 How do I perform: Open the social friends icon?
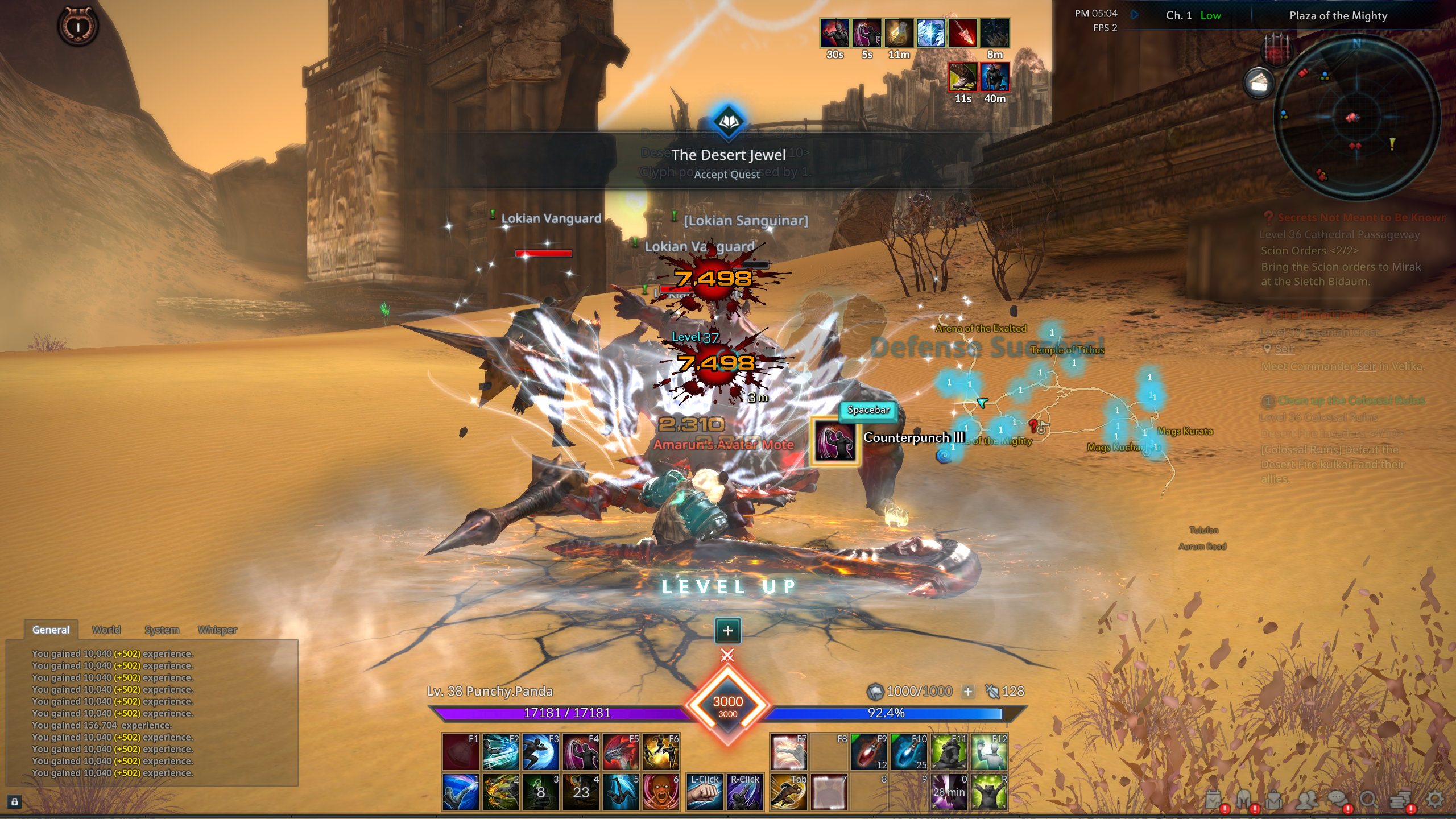tap(1308, 800)
